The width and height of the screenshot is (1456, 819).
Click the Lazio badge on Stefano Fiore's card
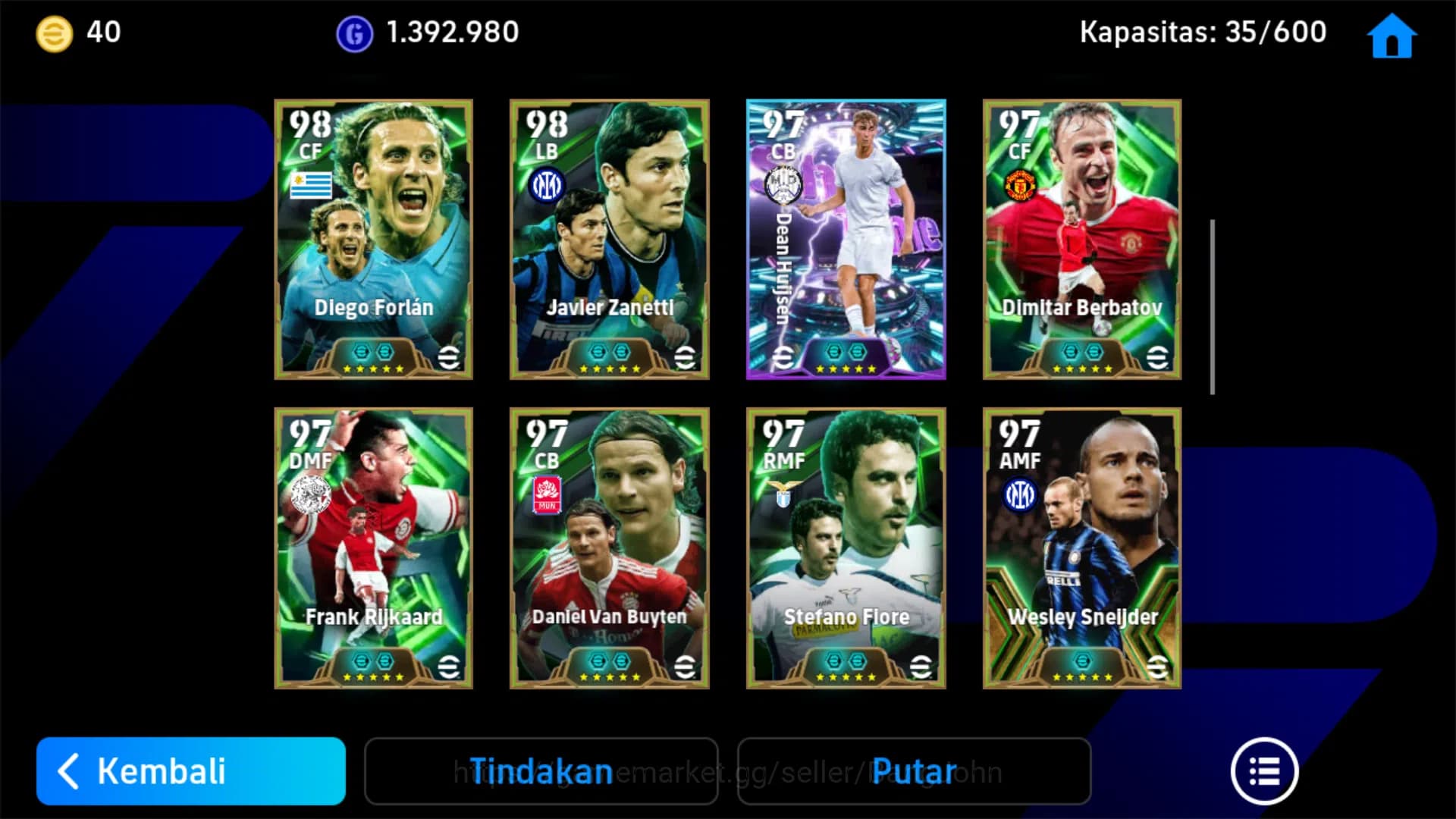tap(784, 491)
